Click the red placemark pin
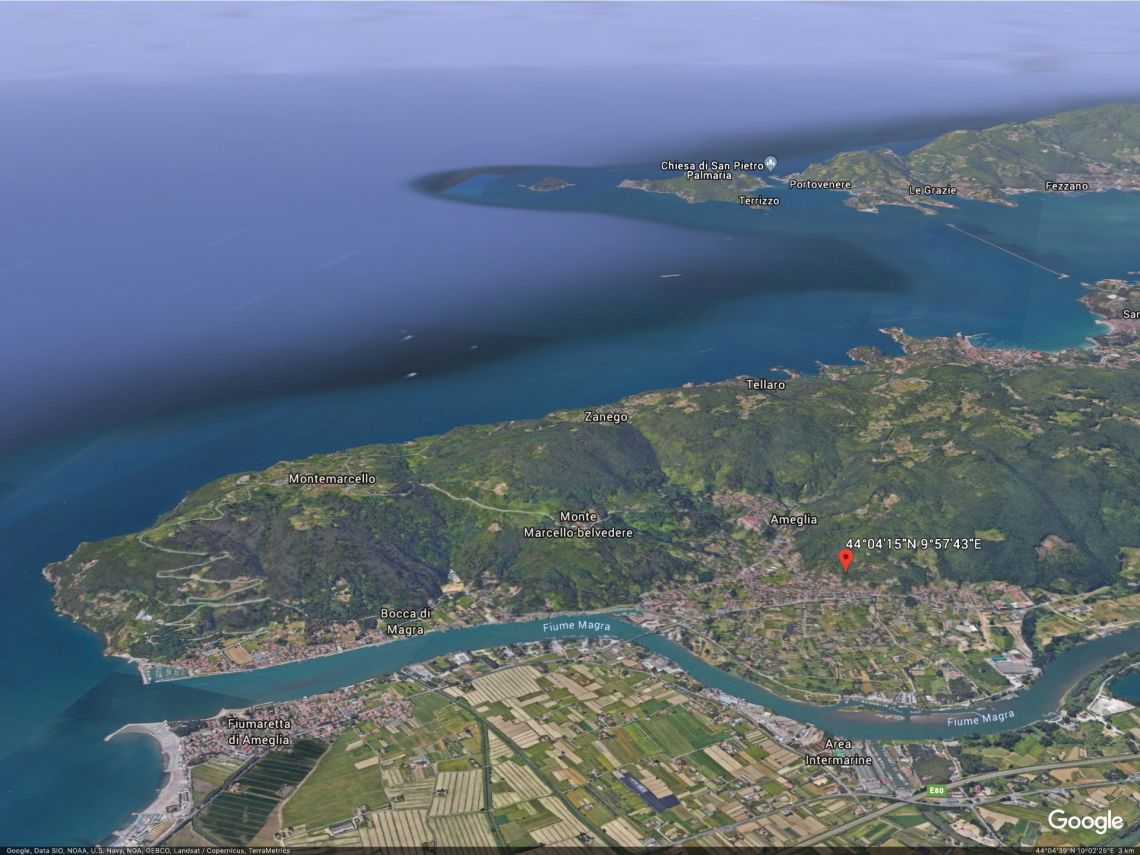 (846, 559)
